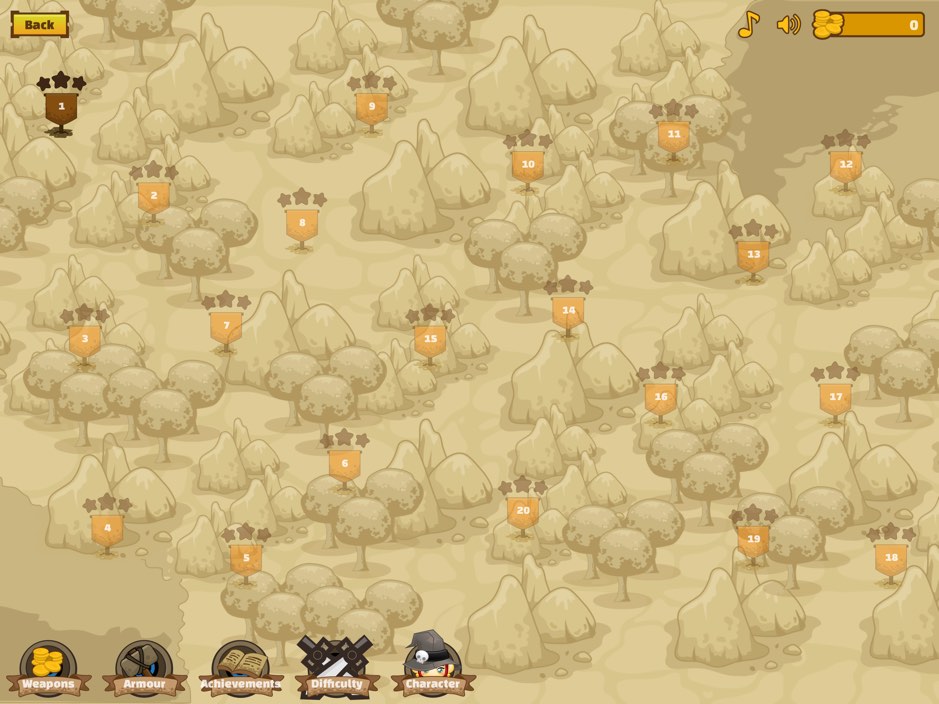Select level 10 on the map
Screen dimensions: 939x704
tap(528, 165)
